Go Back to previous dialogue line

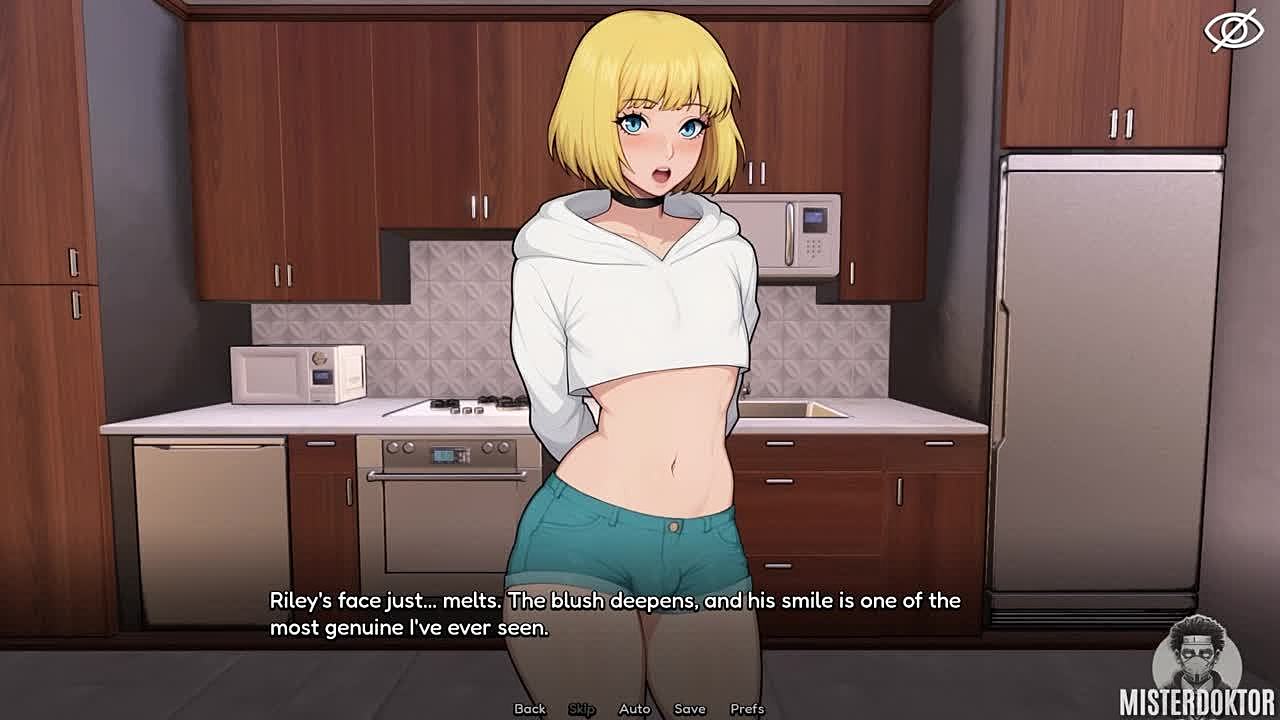[530, 709]
